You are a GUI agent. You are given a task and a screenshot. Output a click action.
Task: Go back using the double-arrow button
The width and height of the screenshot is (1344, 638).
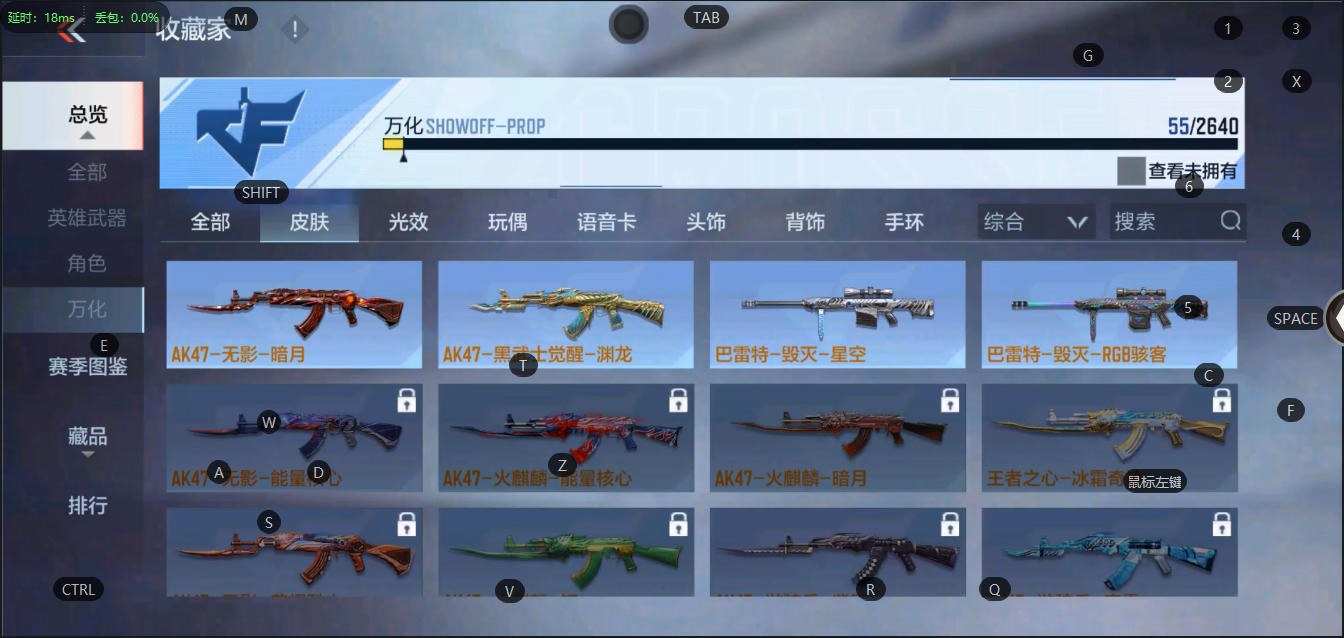[x=71, y=31]
